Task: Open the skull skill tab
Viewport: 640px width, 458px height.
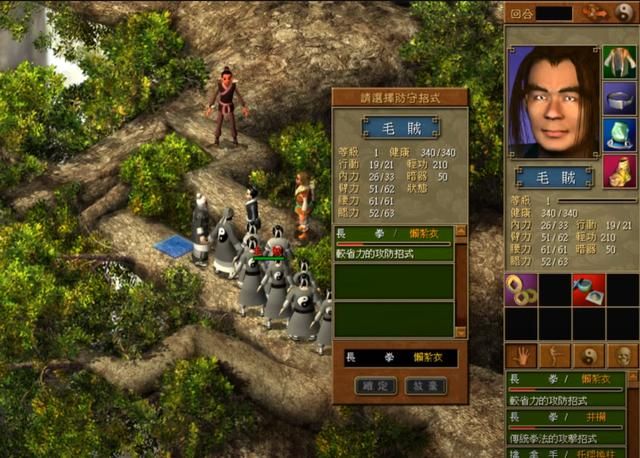Action: coord(622,355)
